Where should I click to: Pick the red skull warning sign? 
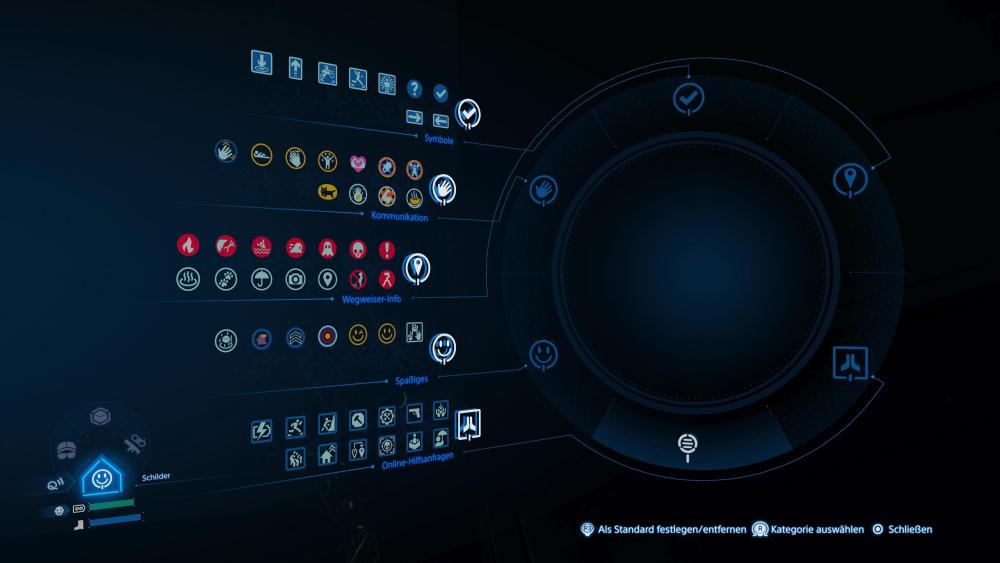[x=357, y=249]
